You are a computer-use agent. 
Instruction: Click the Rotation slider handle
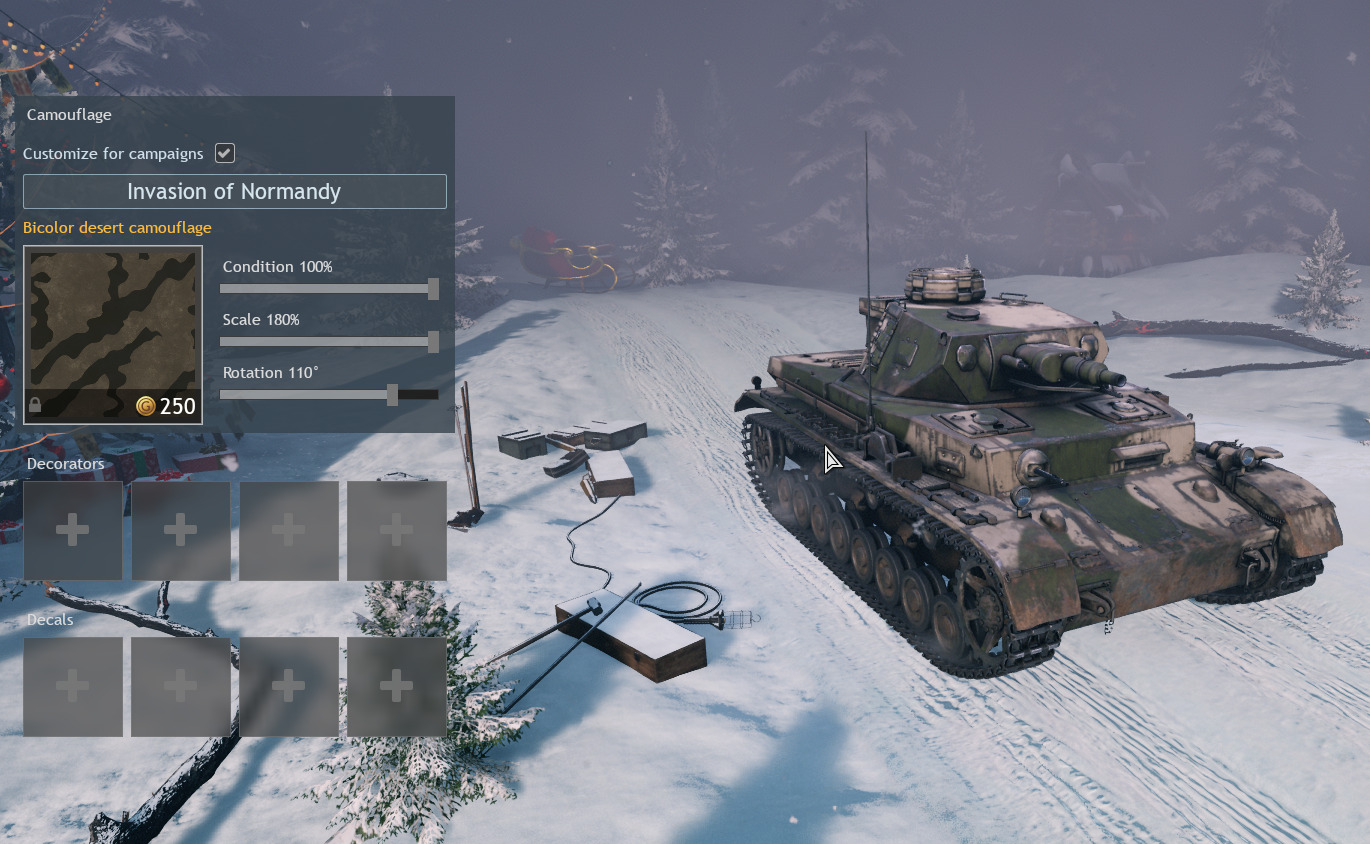[x=392, y=395]
